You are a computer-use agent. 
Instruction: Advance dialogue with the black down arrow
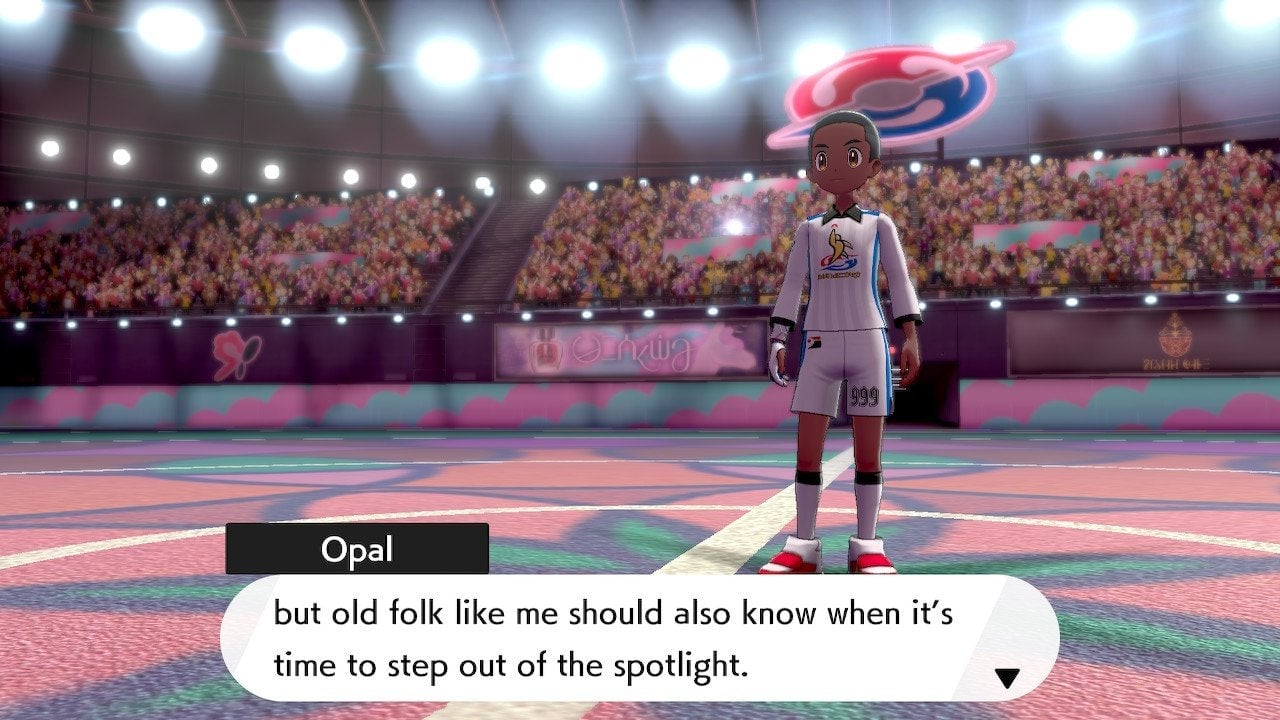point(1006,679)
